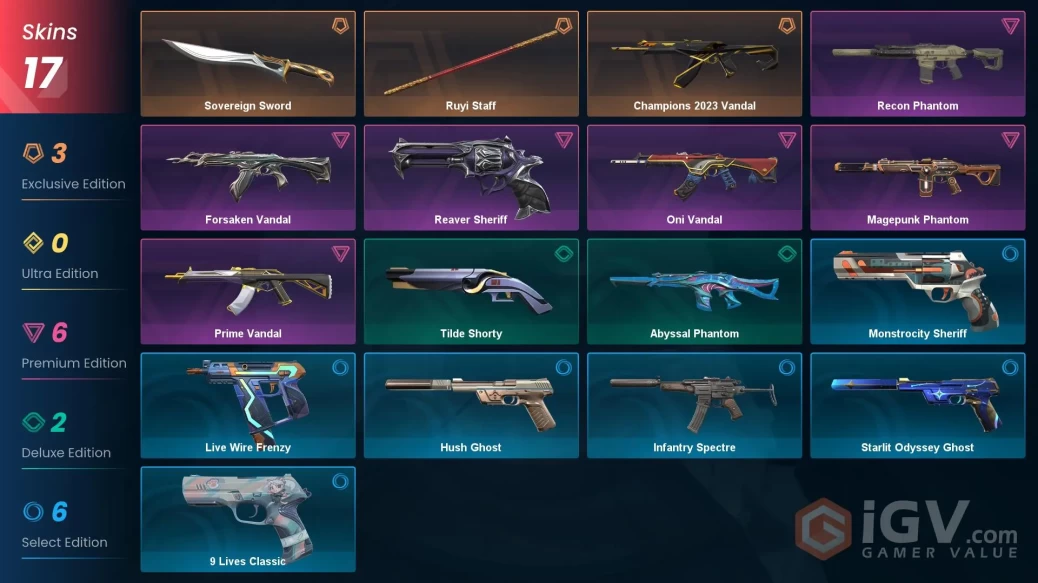Open the Magepunk Phantom skin card

point(917,178)
